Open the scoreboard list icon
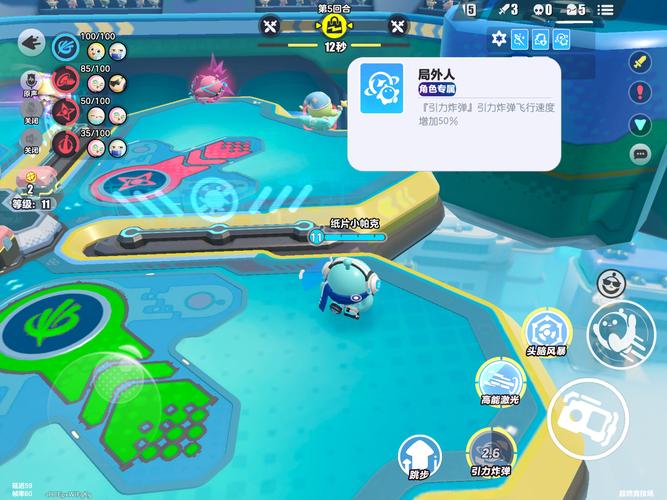This screenshot has width=667, height=500. coord(606,10)
